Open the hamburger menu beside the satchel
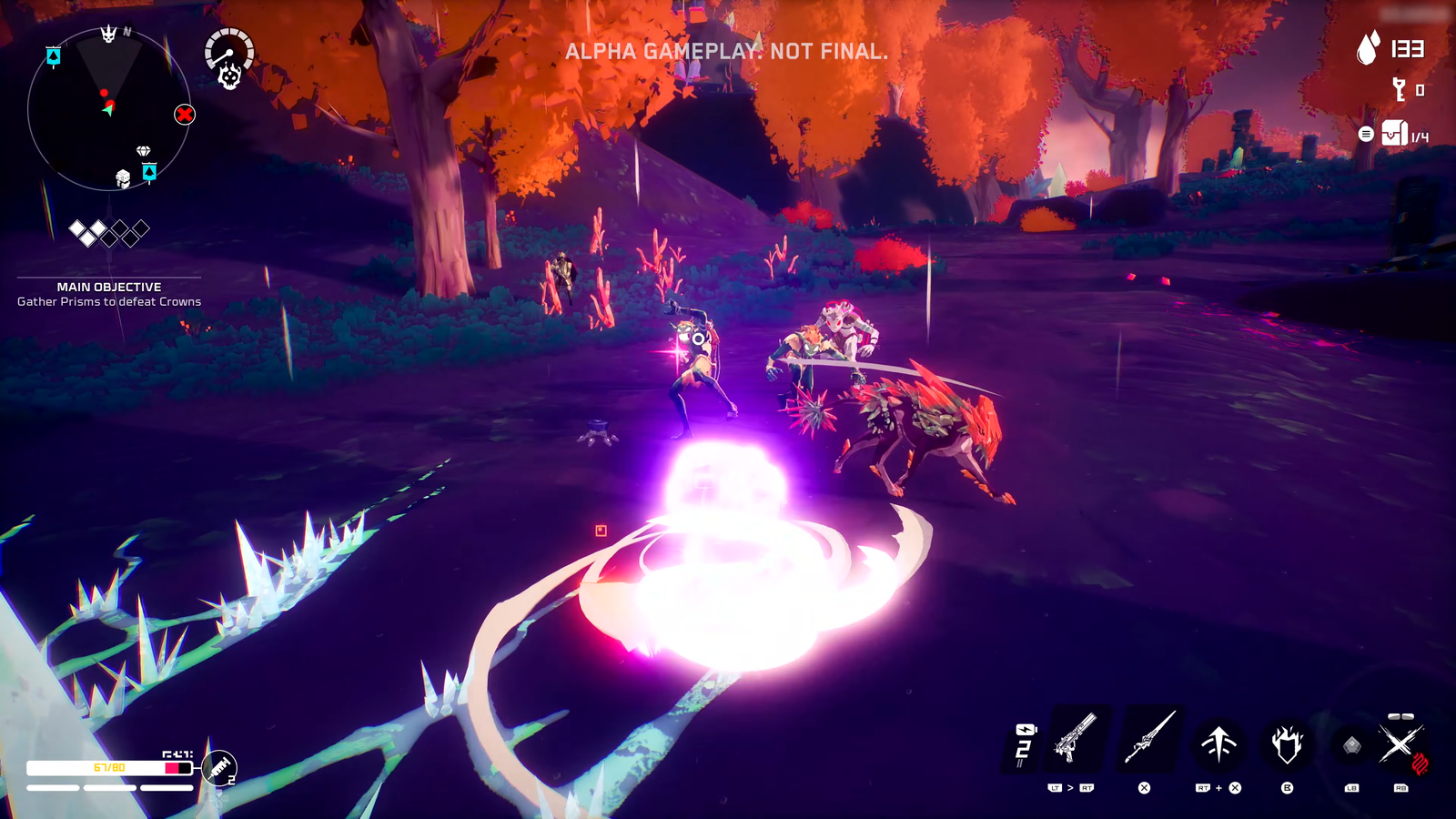 pos(1366,133)
